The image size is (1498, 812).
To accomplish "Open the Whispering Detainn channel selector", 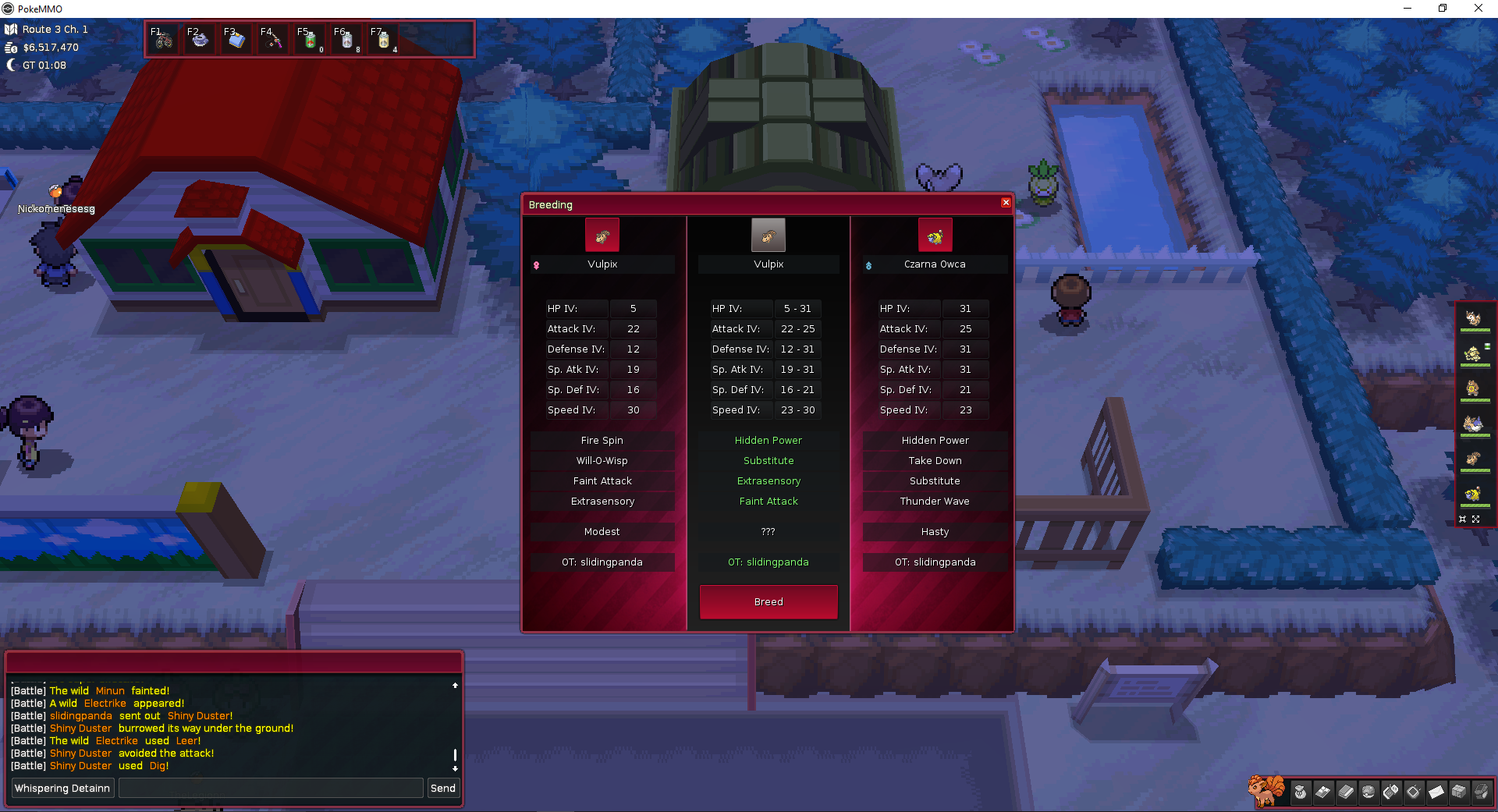I will click(62, 788).
